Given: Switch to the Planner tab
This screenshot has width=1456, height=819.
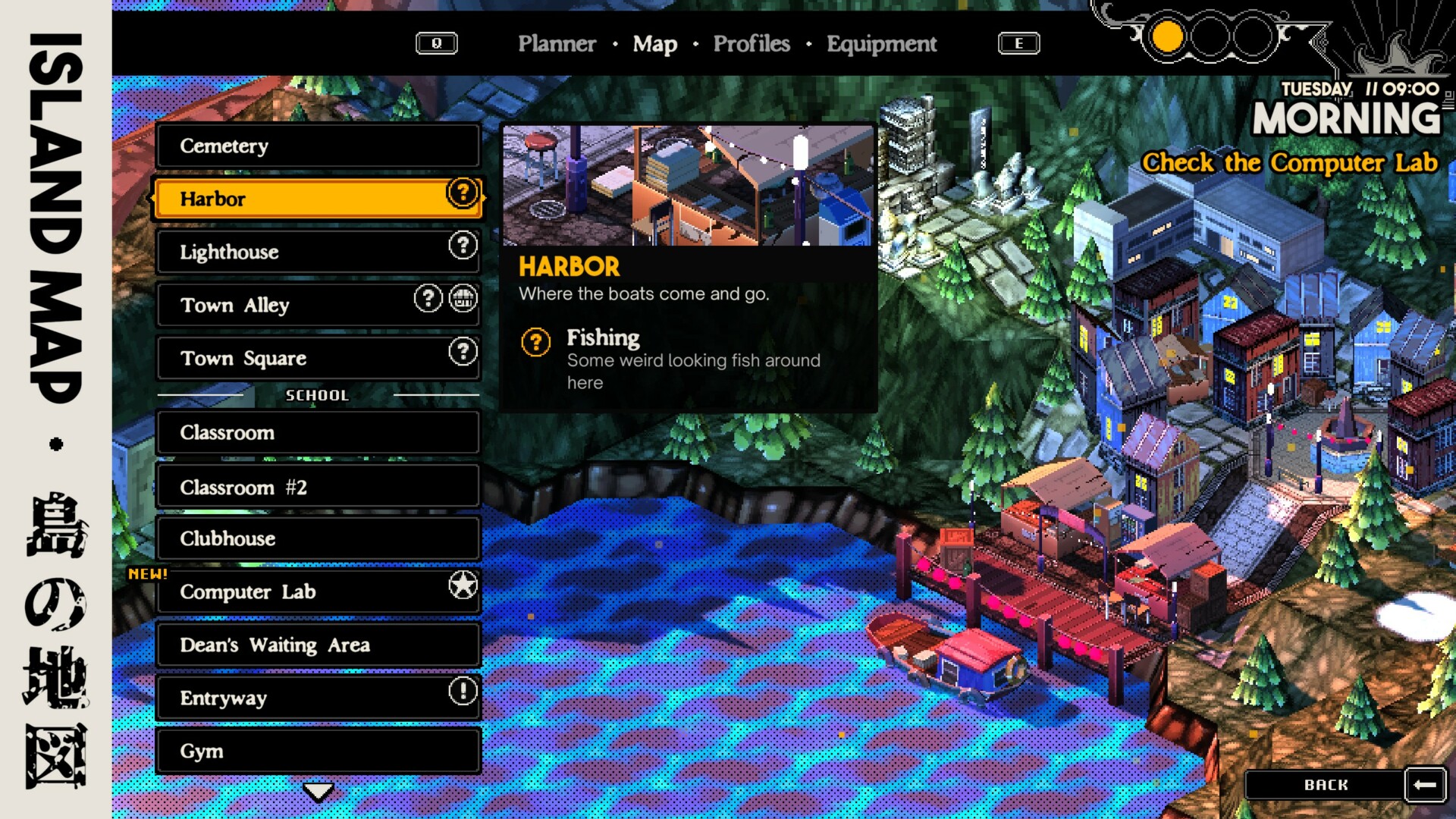Looking at the screenshot, I should [x=557, y=44].
